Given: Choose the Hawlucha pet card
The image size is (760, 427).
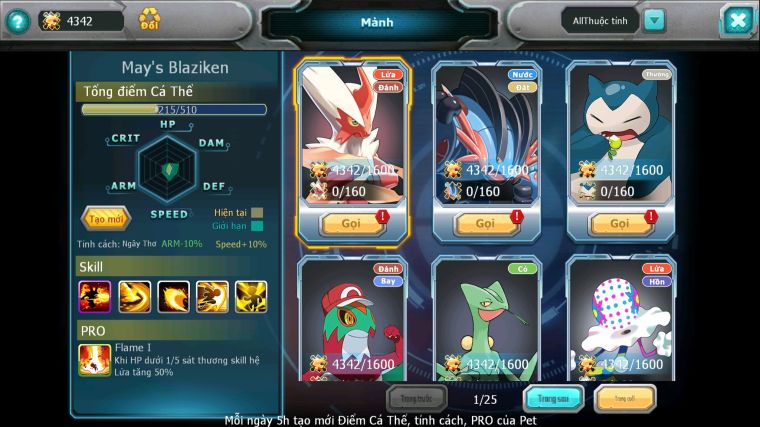Looking at the screenshot, I should 352,320.
